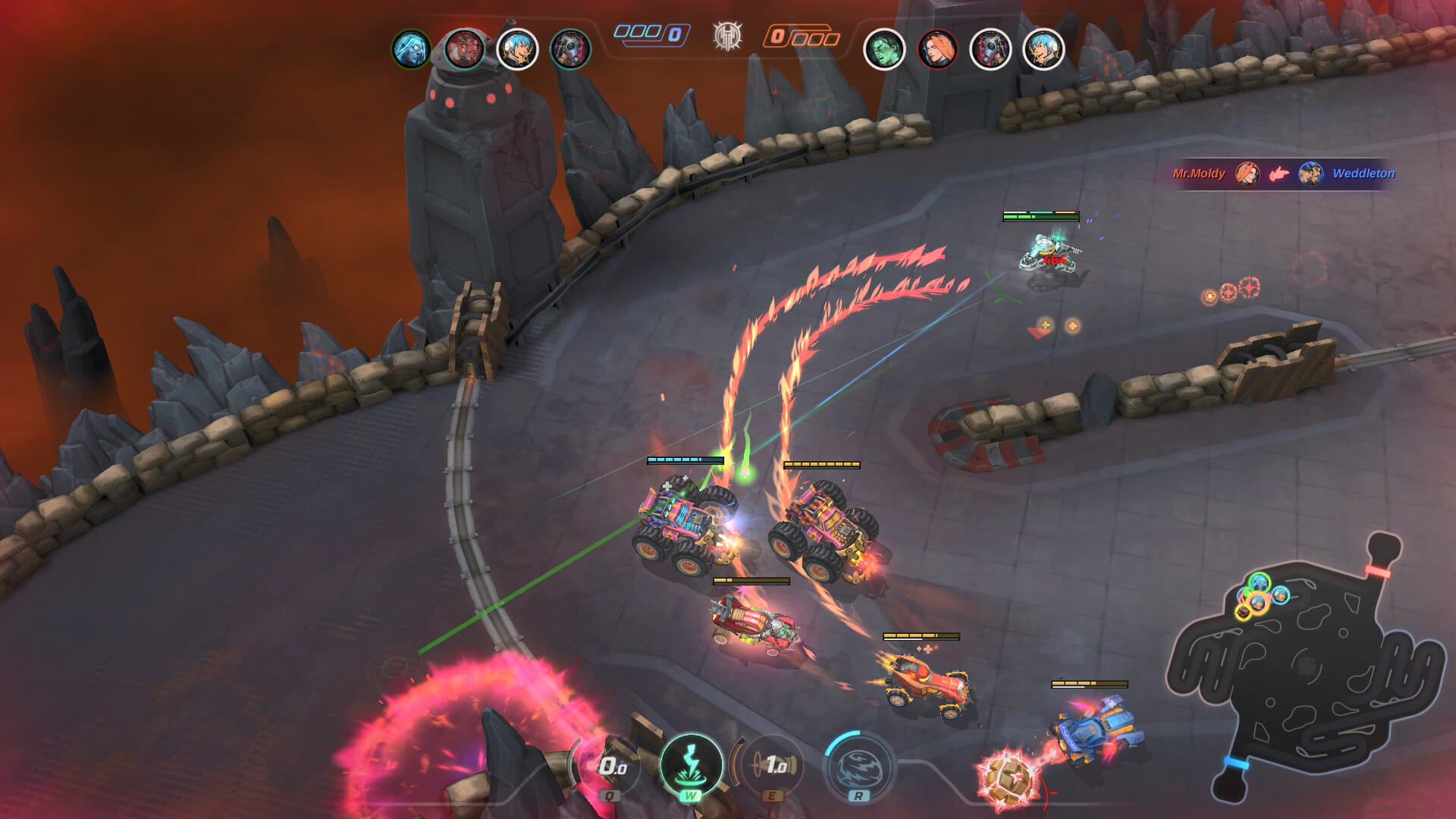Click the Mr.Moldy name text

tap(1200, 174)
